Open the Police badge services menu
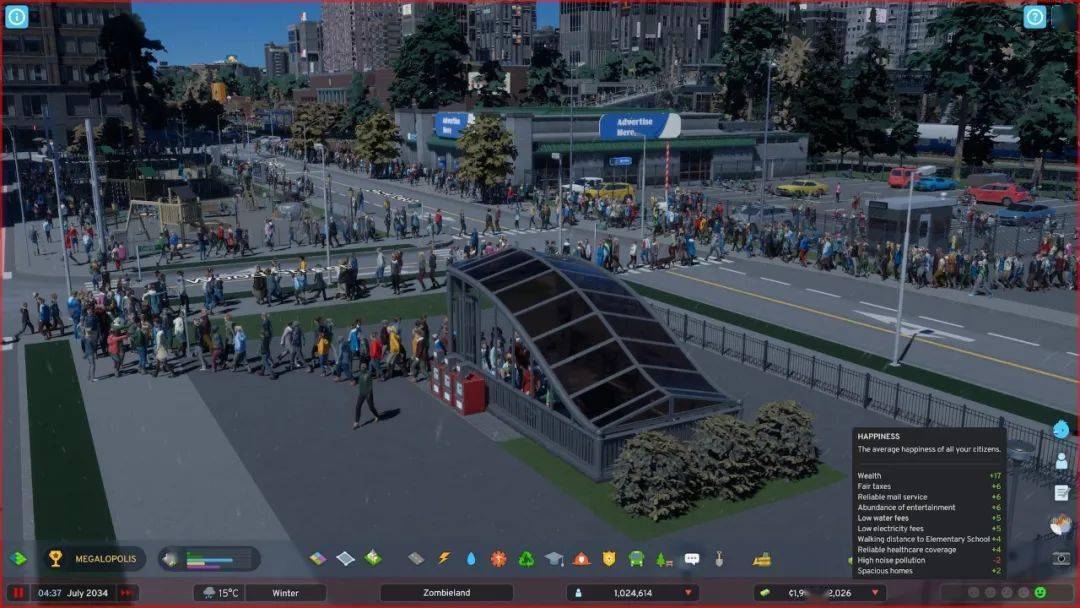Image resolution: width=1080 pixels, height=608 pixels. (608, 559)
